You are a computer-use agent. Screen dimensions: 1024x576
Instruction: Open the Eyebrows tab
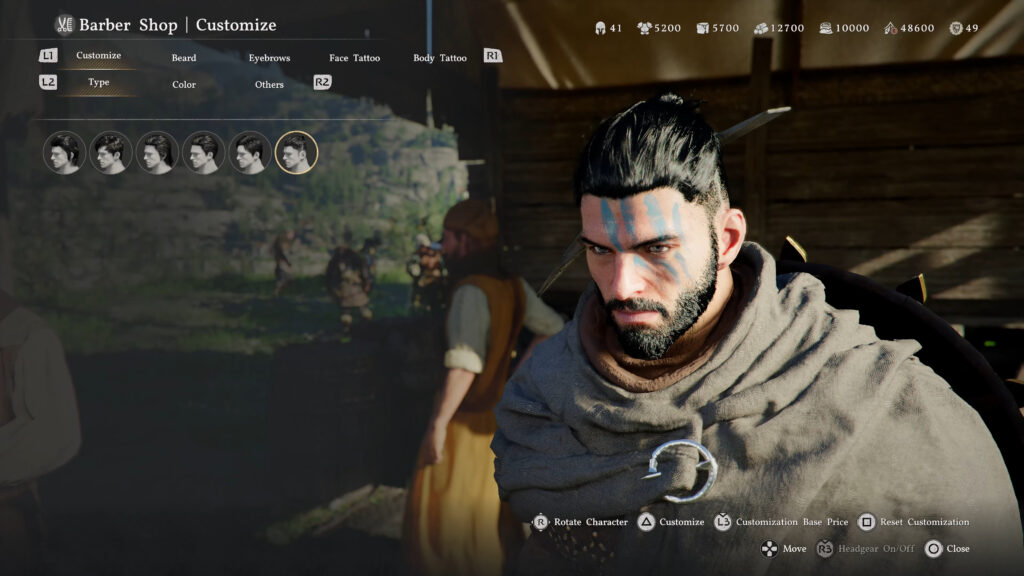[269, 58]
